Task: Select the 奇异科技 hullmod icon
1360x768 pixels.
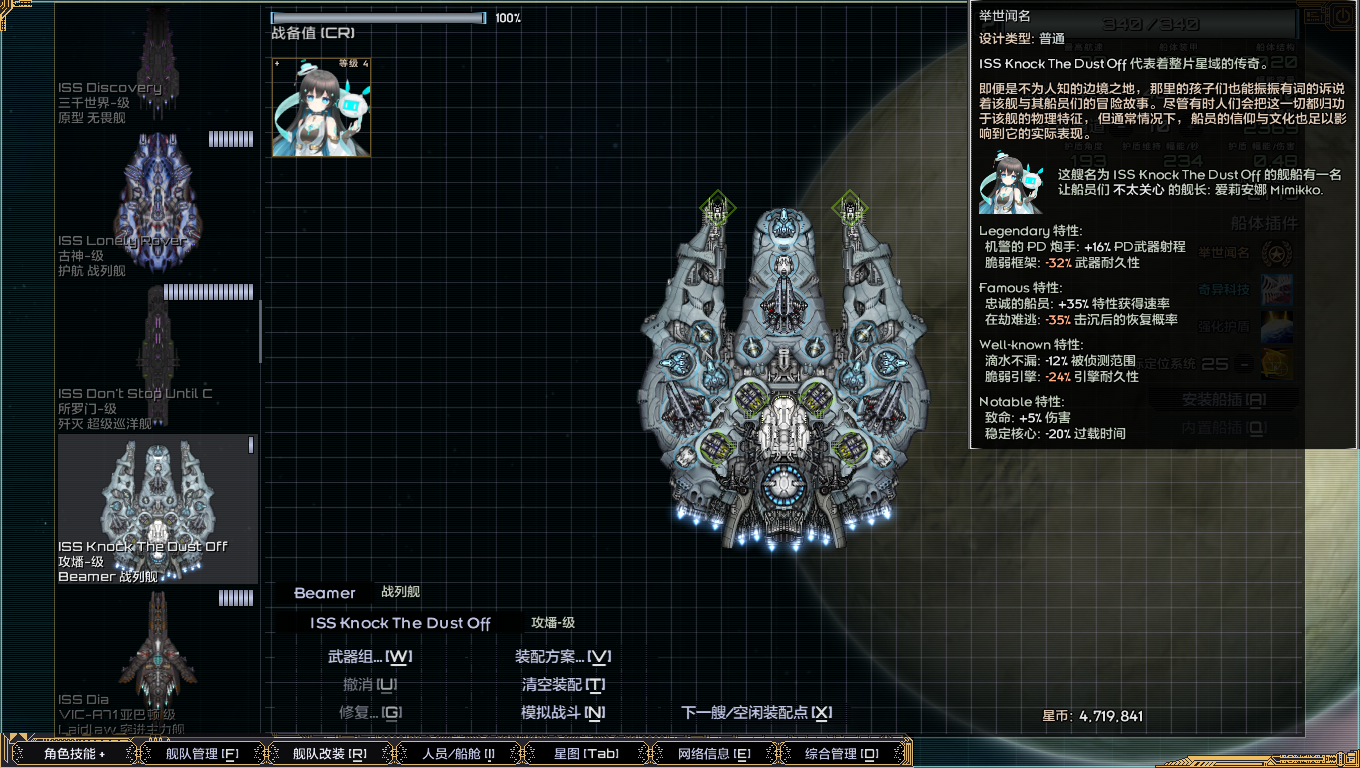Action: click(1277, 290)
